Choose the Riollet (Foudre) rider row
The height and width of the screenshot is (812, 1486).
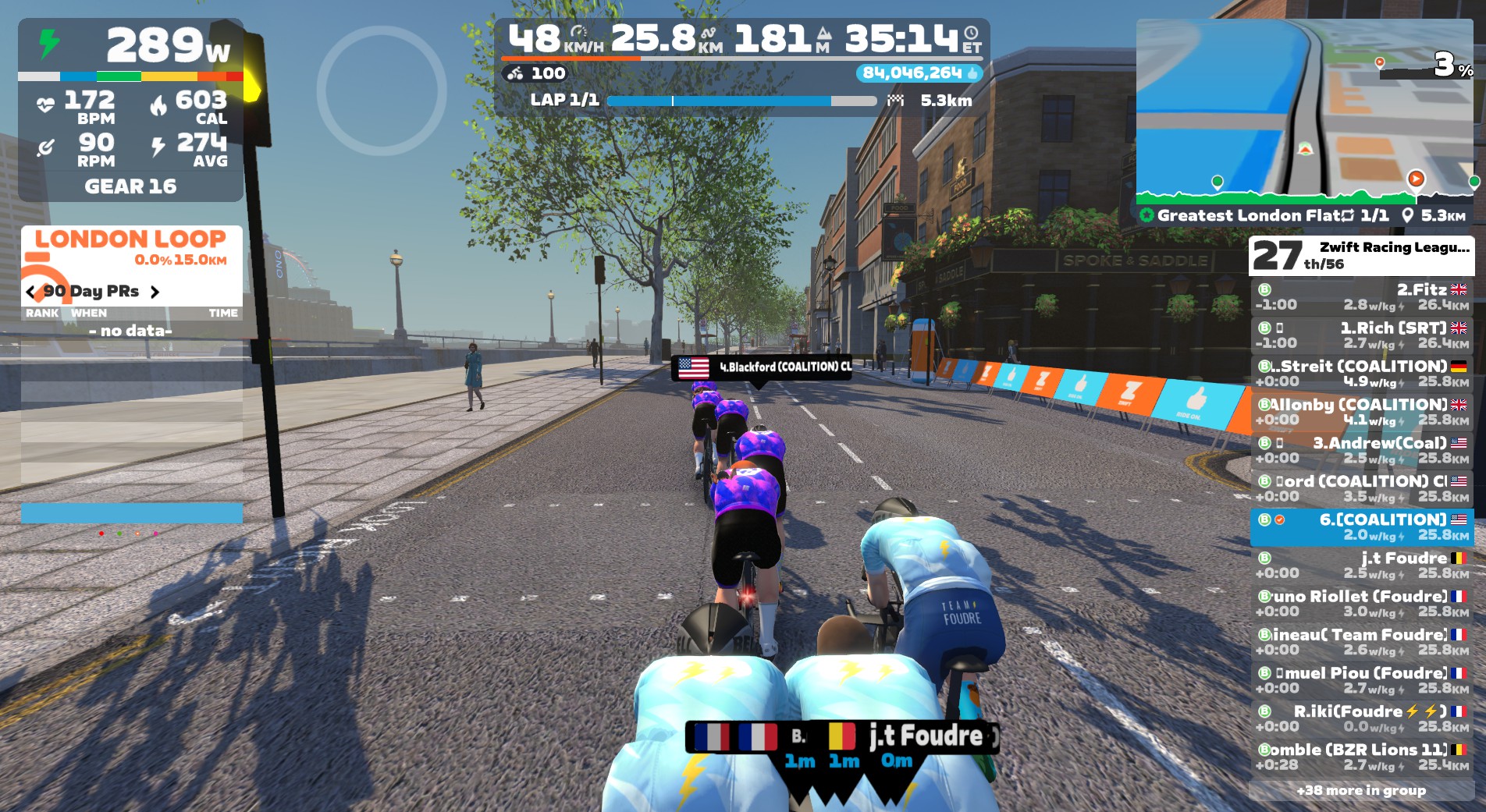pyautogui.click(x=1361, y=604)
